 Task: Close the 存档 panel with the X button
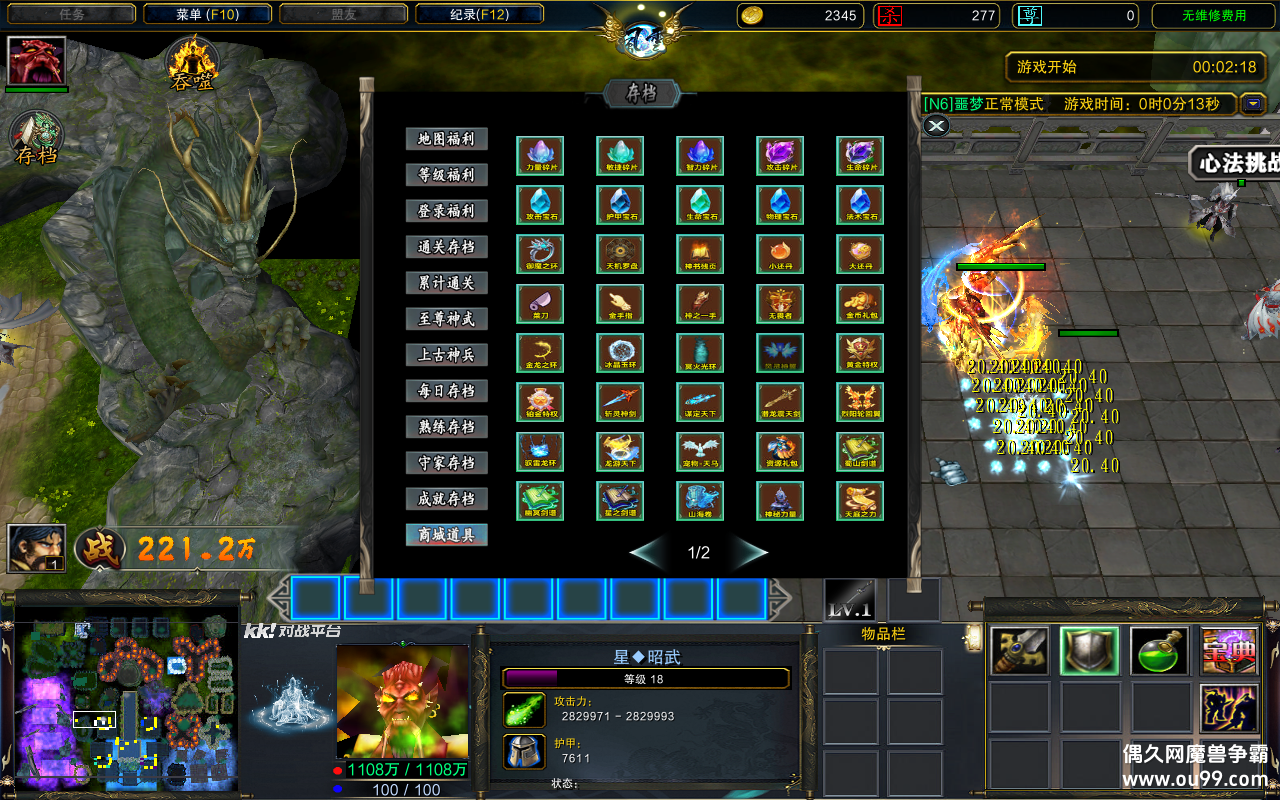[935, 125]
